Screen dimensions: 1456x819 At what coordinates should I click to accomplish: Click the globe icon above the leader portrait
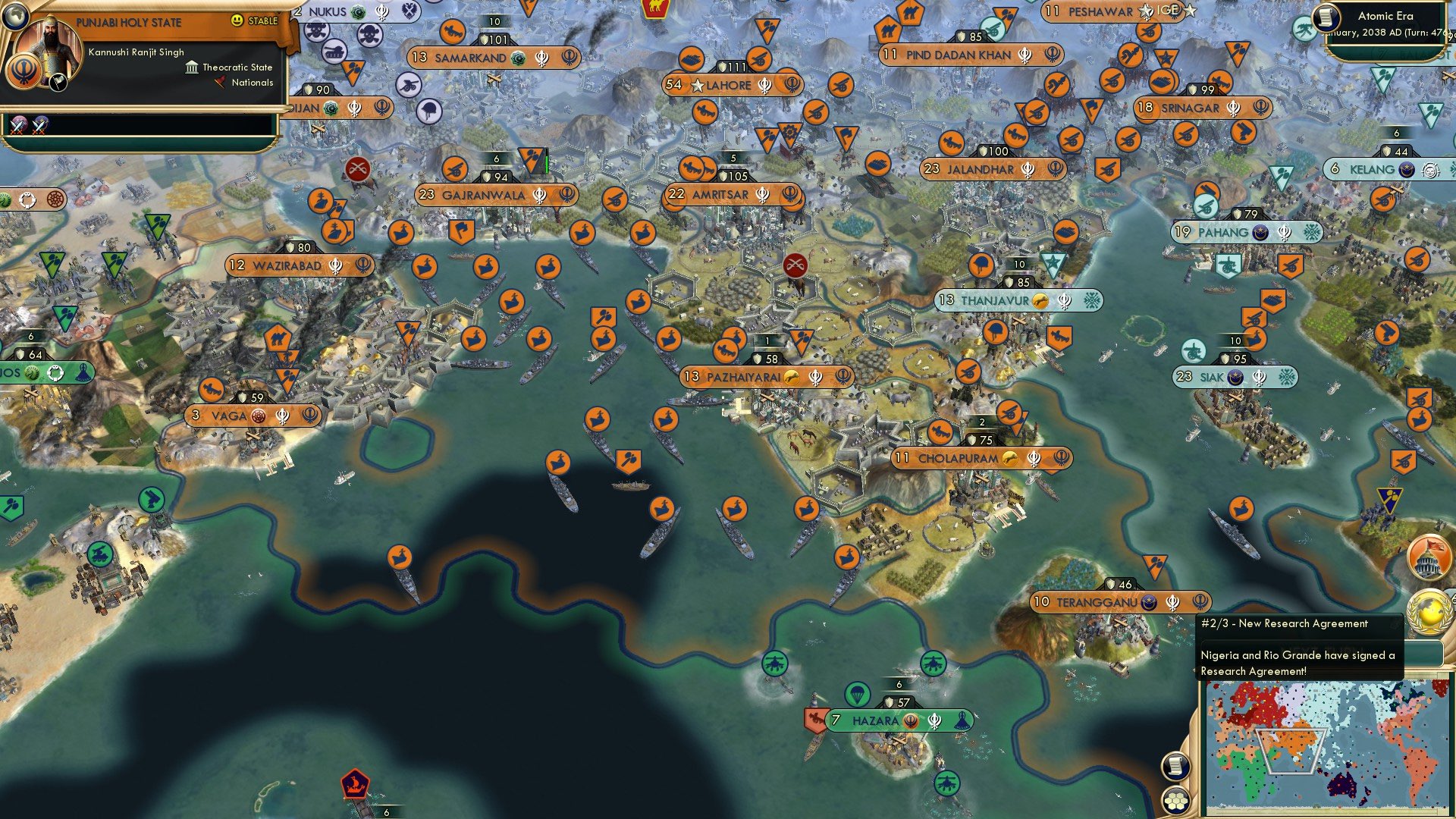(16, 15)
